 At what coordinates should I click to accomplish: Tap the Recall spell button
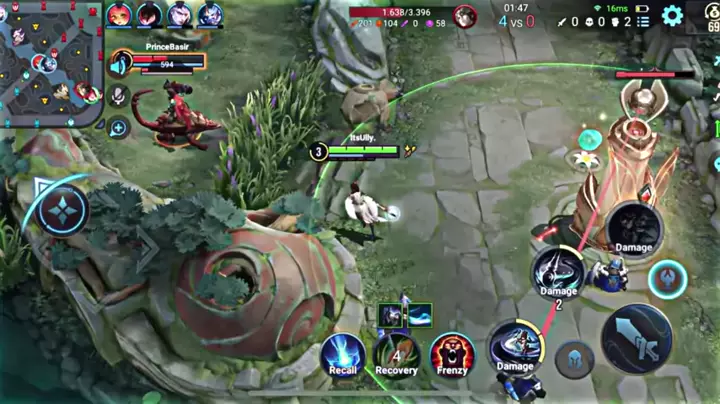point(341,354)
